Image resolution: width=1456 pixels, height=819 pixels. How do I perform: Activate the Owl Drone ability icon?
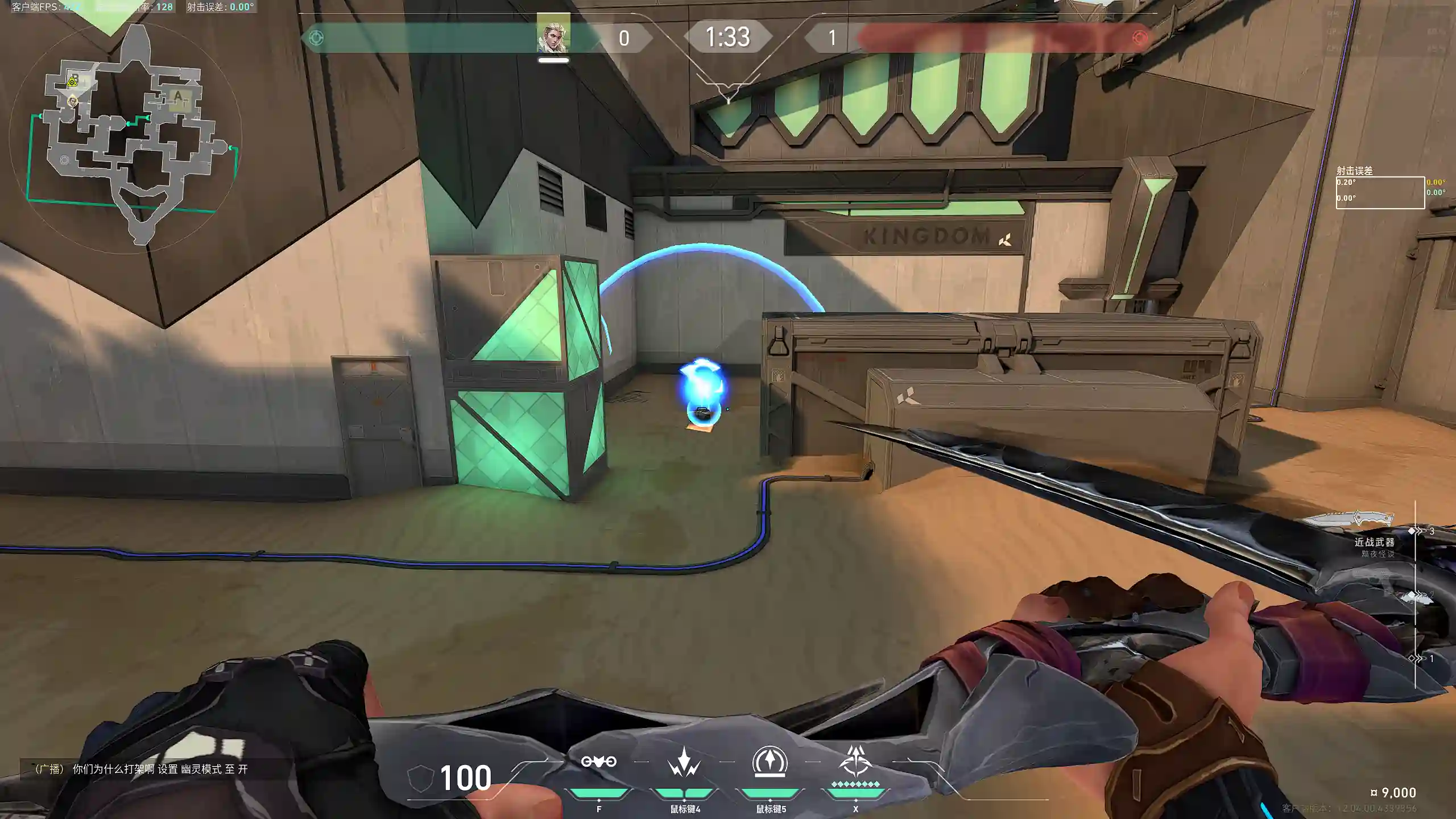(598, 762)
